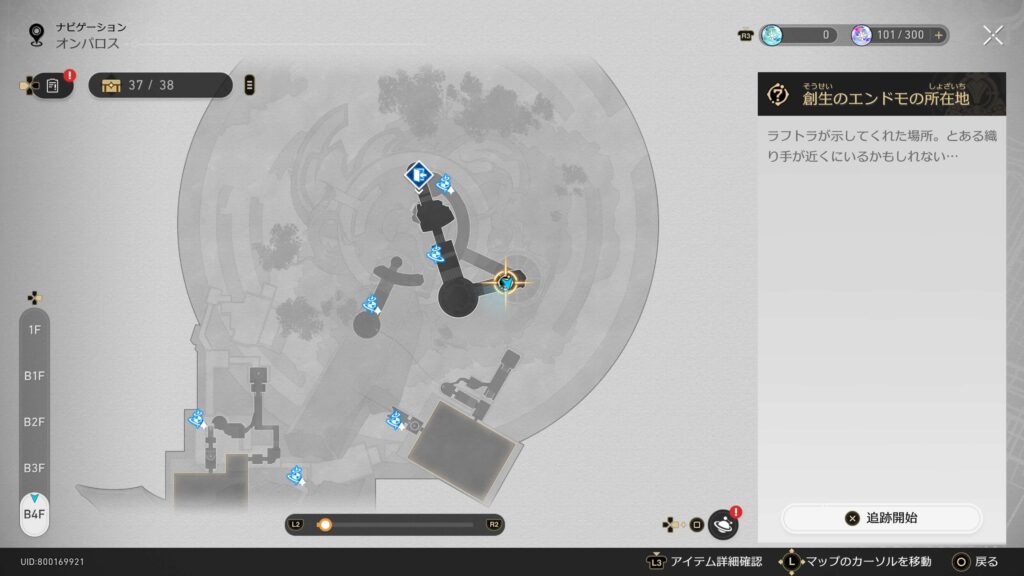Image resolution: width=1024 pixels, height=576 pixels.
Task: Open the star rail planet map icon
Action: (x=722, y=524)
